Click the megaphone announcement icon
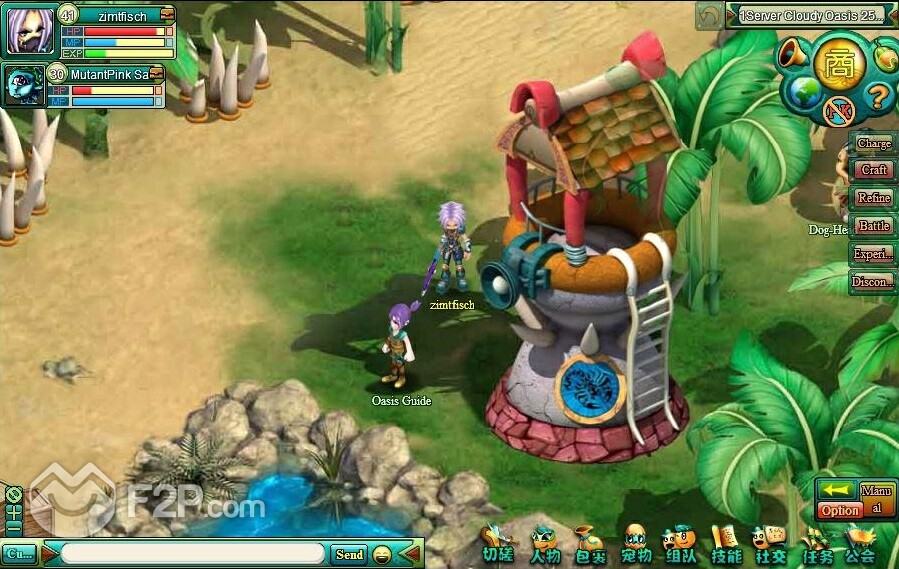Viewport: 899px width, 569px height. (x=794, y=54)
